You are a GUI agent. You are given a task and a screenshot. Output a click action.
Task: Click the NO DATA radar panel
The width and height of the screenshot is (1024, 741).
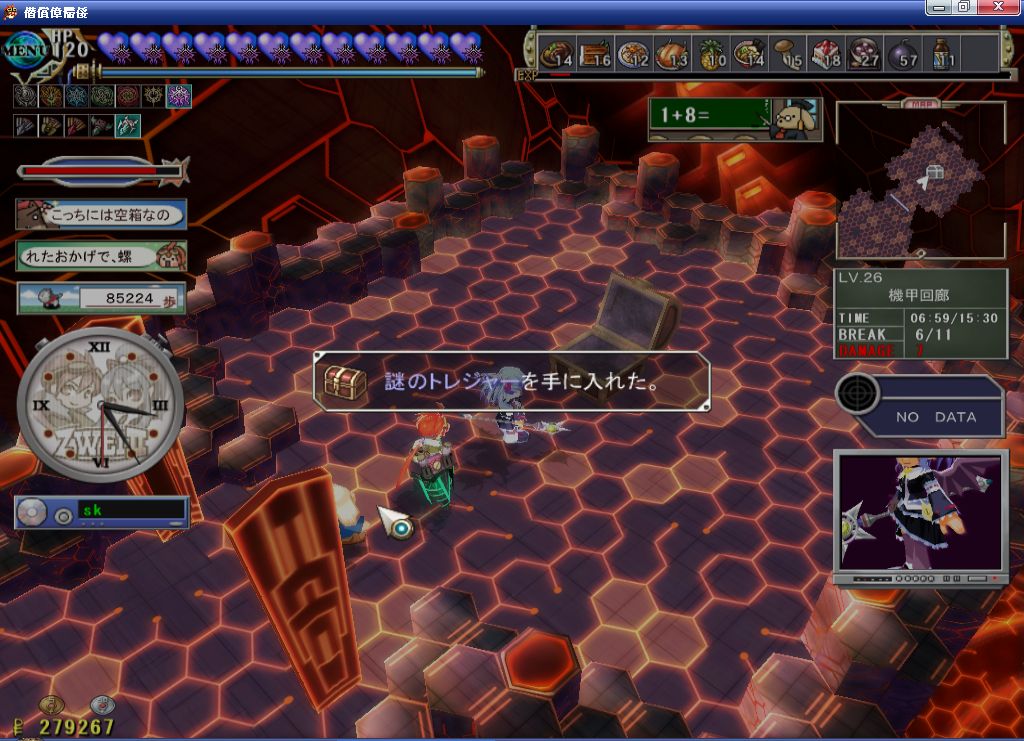tap(920, 406)
